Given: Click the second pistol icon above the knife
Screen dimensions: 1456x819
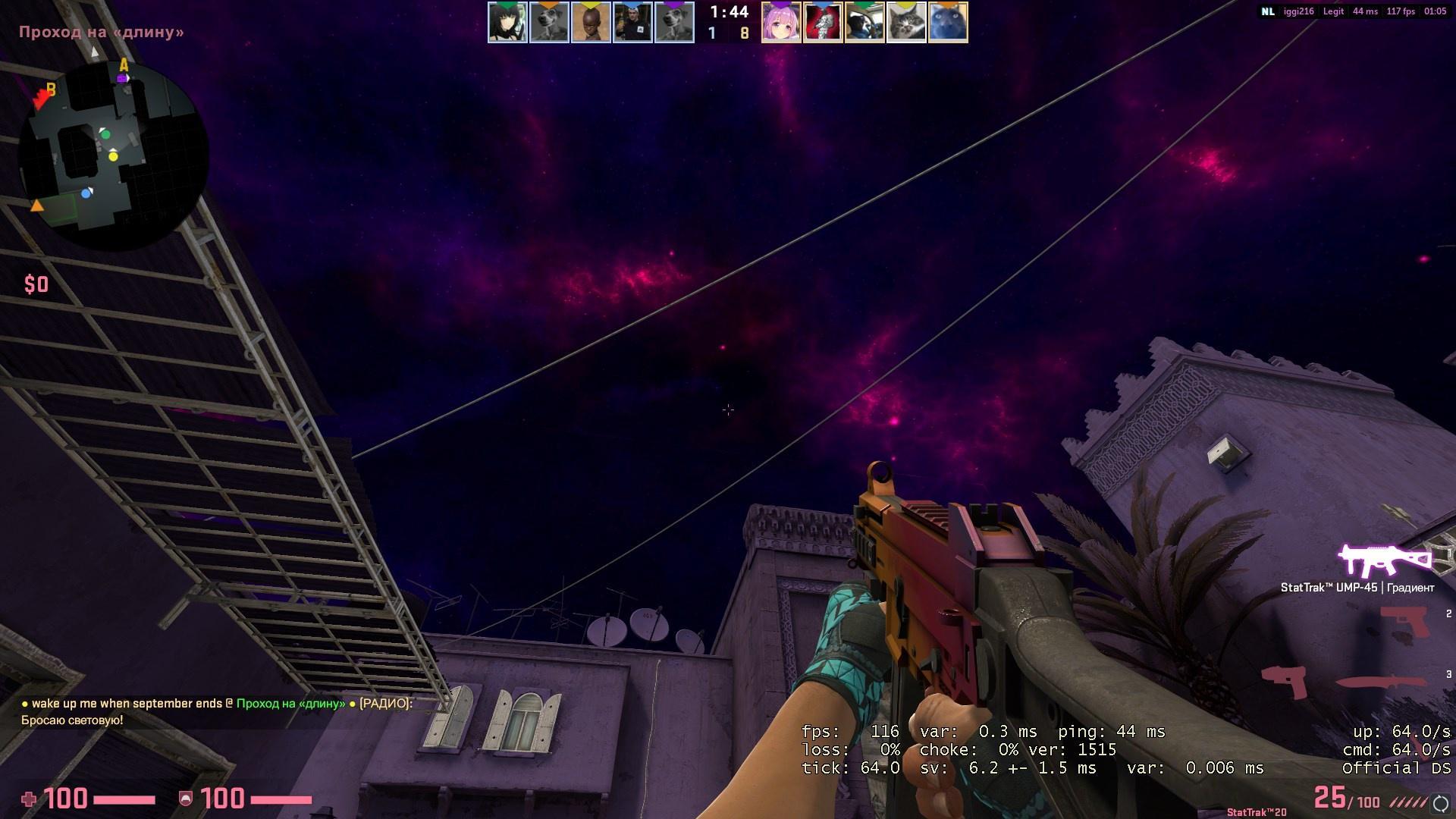Looking at the screenshot, I should (1283, 682).
